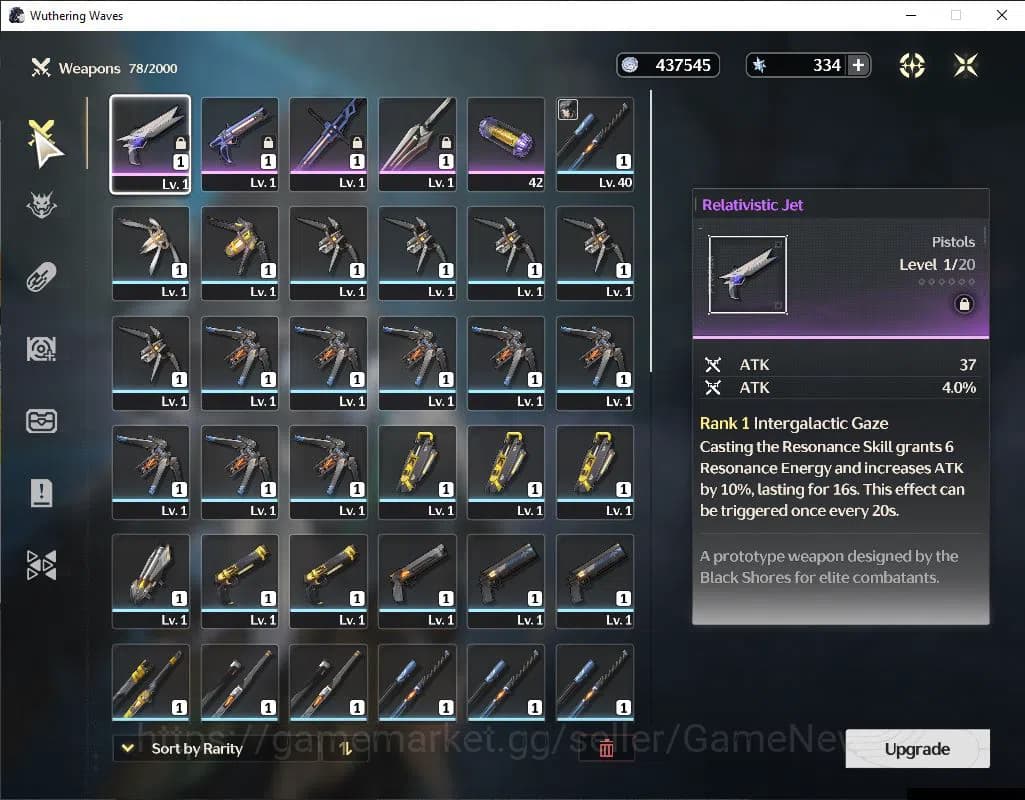Open the exclamation mark quest items tab
The image size is (1025, 800).
tap(42, 492)
